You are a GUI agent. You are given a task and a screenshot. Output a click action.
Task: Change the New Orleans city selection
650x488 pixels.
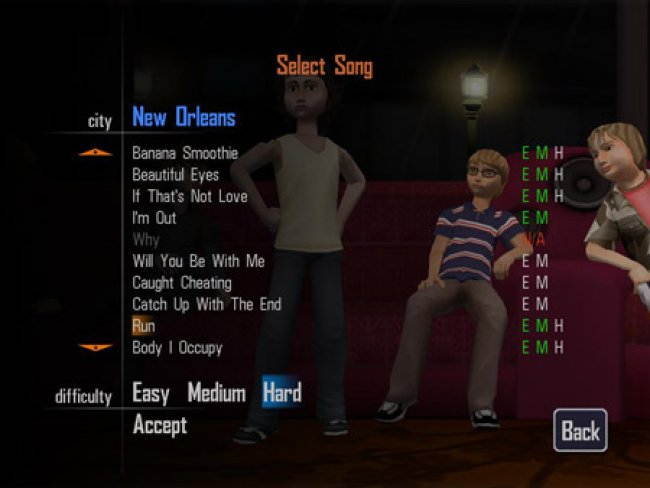pos(183,118)
